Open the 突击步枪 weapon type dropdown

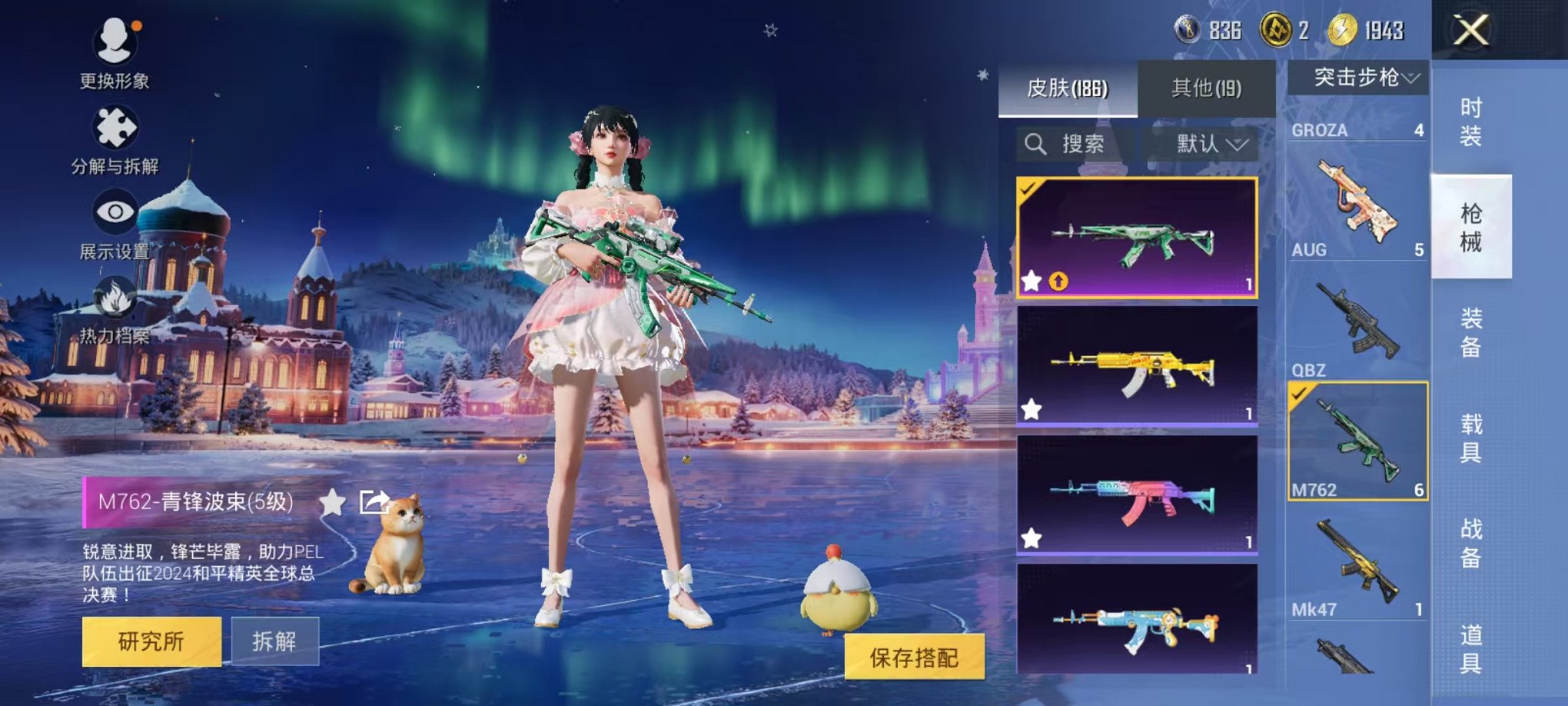pos(1358,78)
